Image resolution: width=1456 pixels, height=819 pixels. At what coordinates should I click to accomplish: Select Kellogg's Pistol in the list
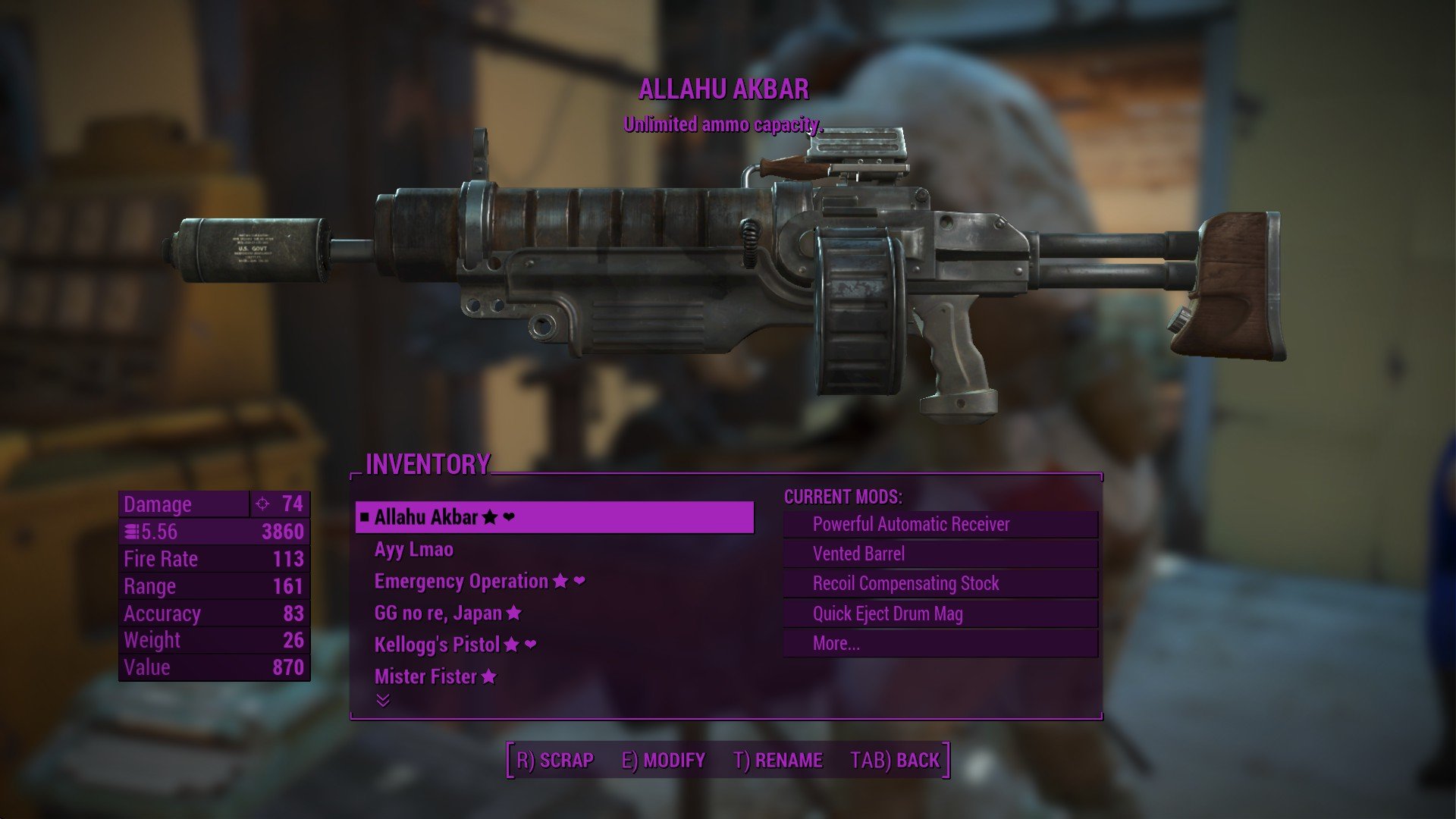point(437,645)
